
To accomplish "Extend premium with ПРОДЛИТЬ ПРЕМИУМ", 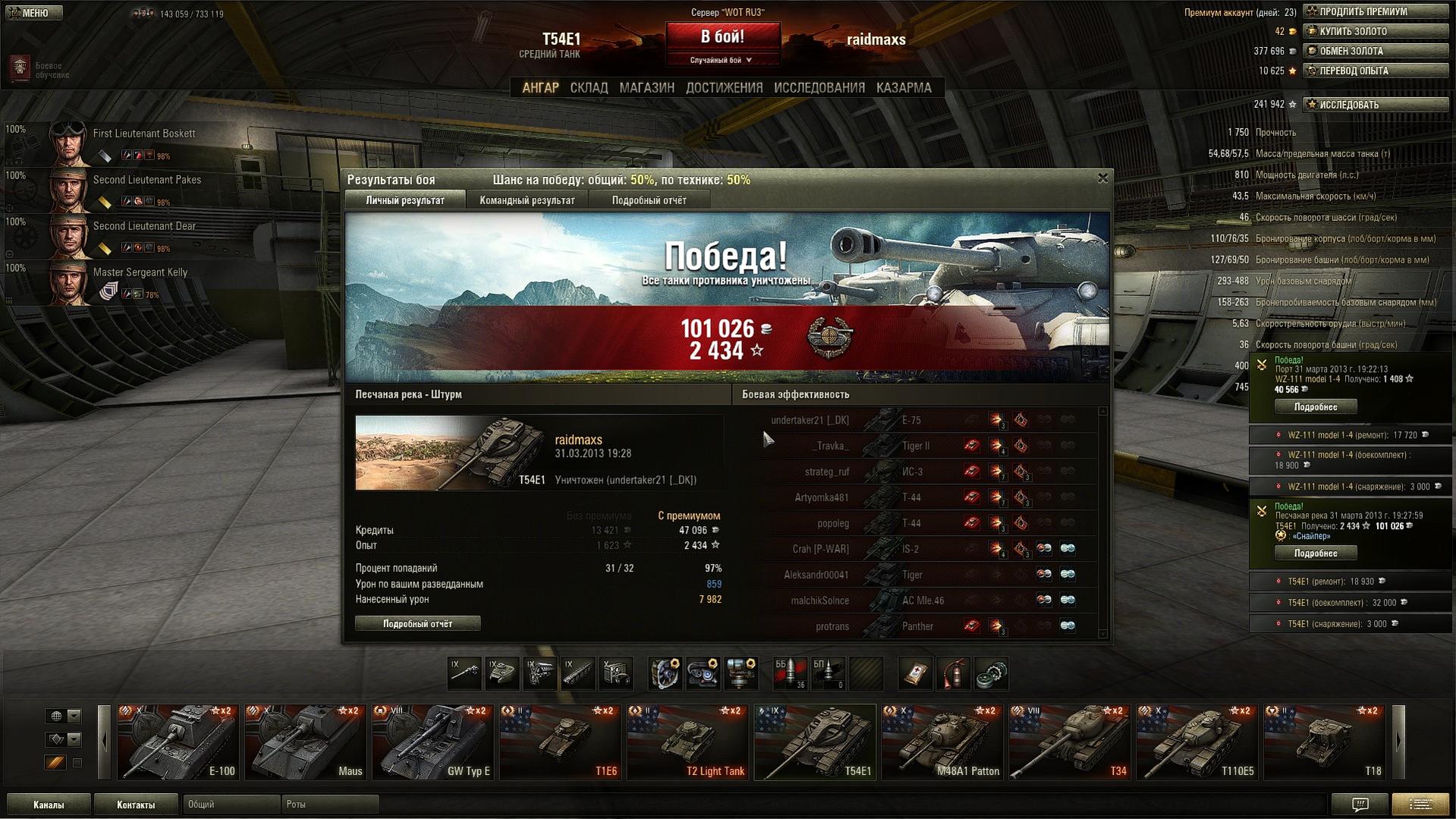I will 1375,11.
